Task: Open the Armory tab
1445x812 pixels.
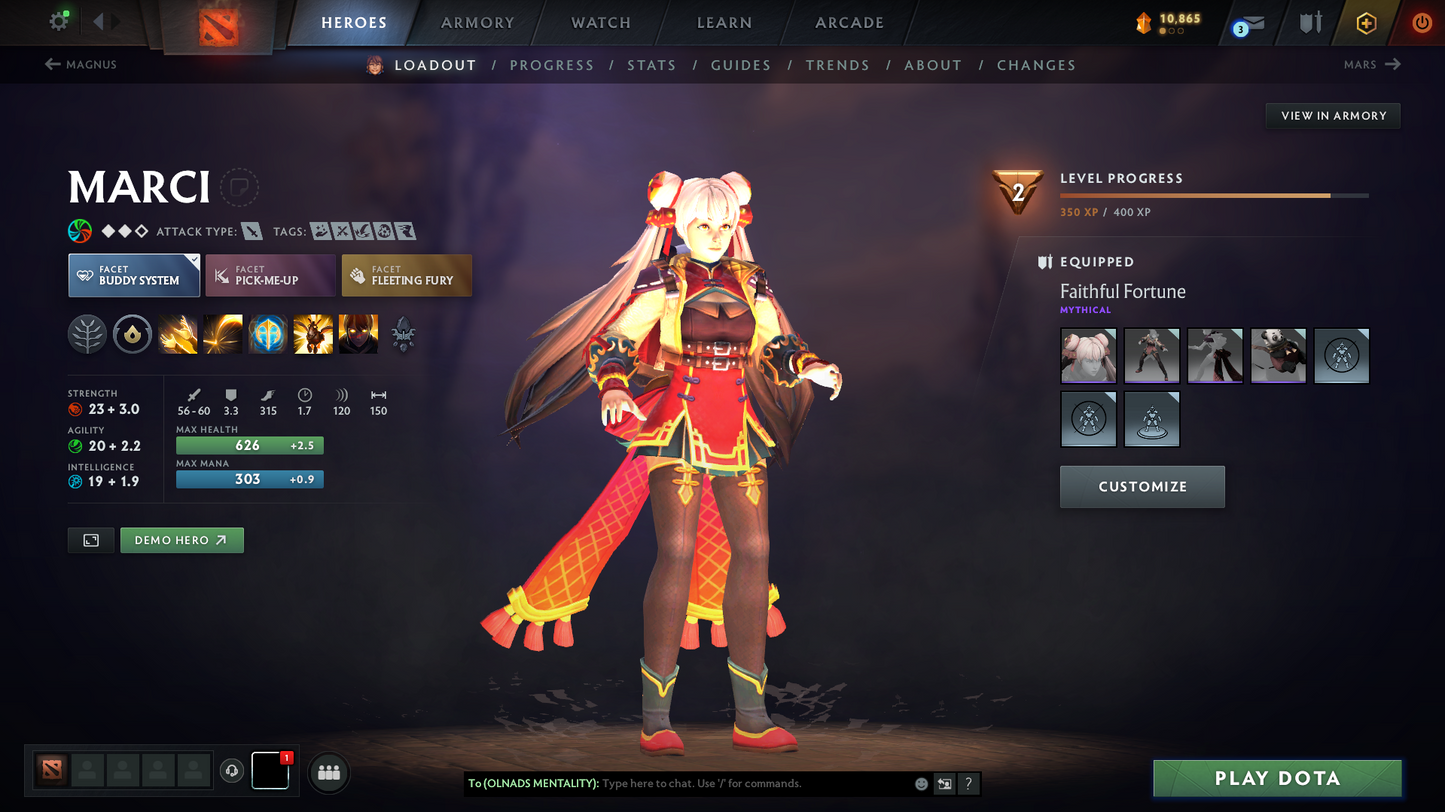Action: [477, 23]
